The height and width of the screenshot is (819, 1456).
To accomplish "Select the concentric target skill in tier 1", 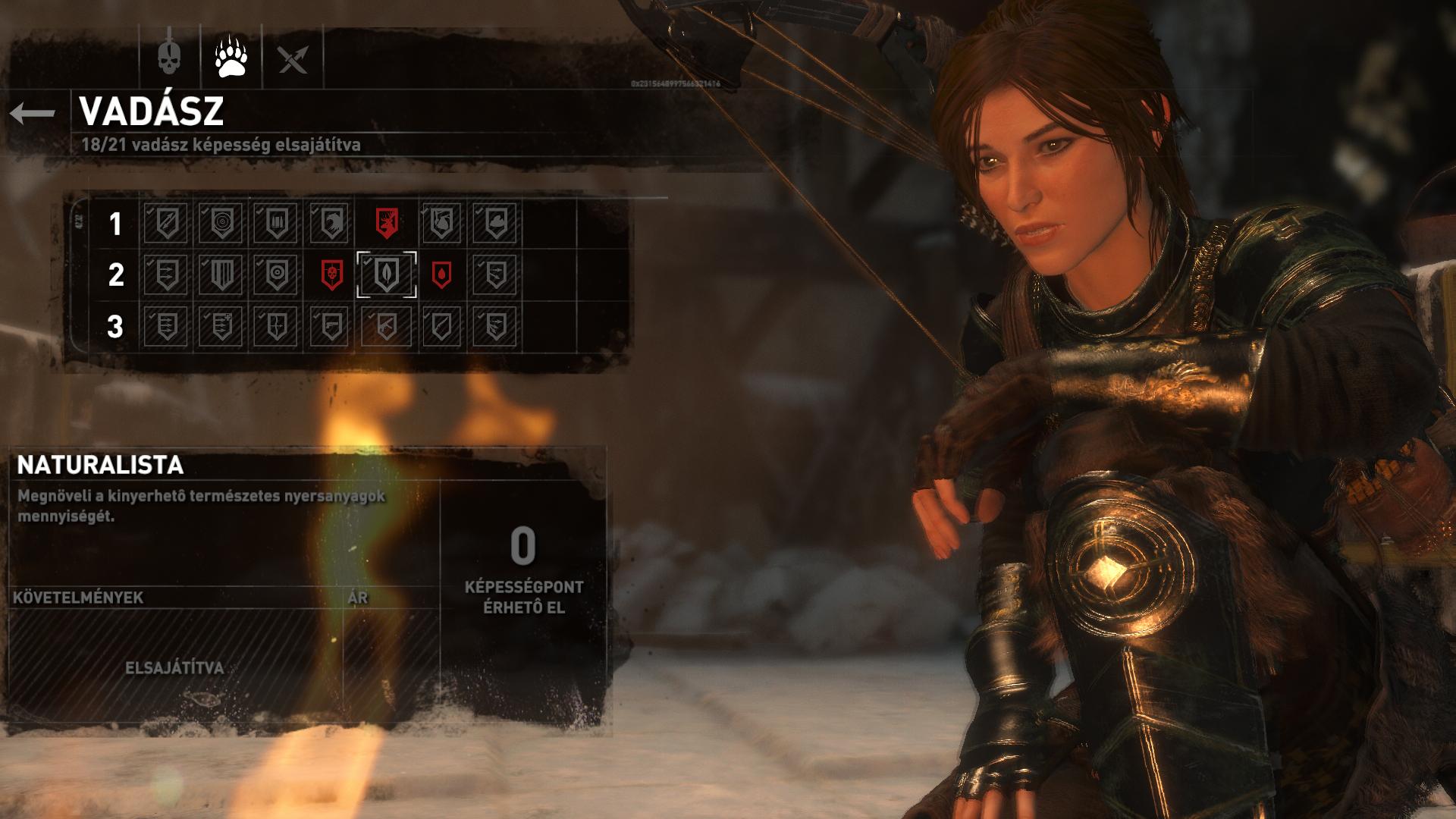I will 221,223.
